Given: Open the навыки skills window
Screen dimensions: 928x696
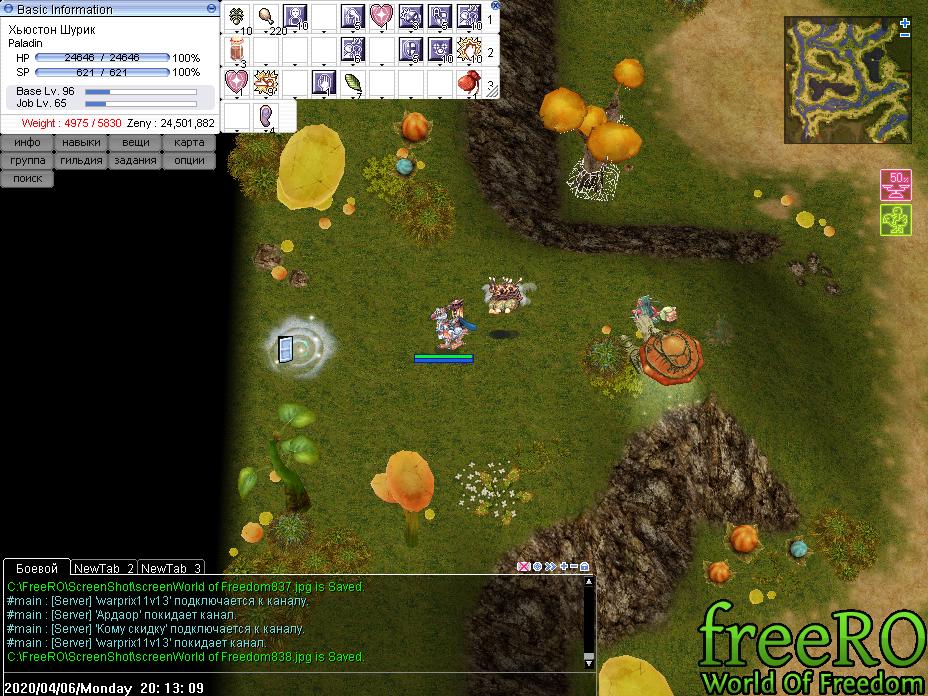Looking at the screenshot, I should pyautogui.click(x=81, y=143).
